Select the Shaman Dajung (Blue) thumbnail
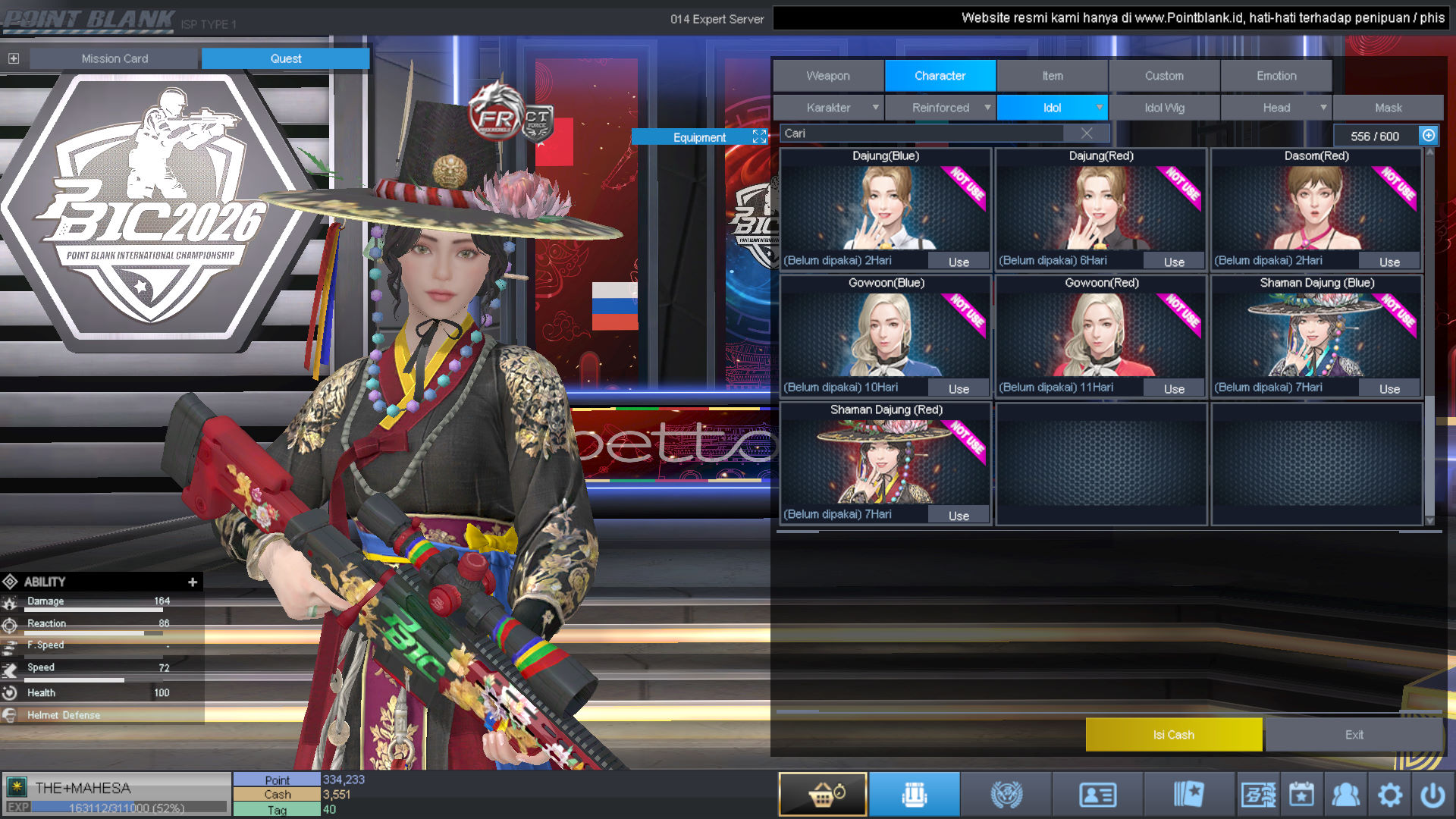Image resolution: width=1456 pixels, height=819 pixels. (1316, 335)
